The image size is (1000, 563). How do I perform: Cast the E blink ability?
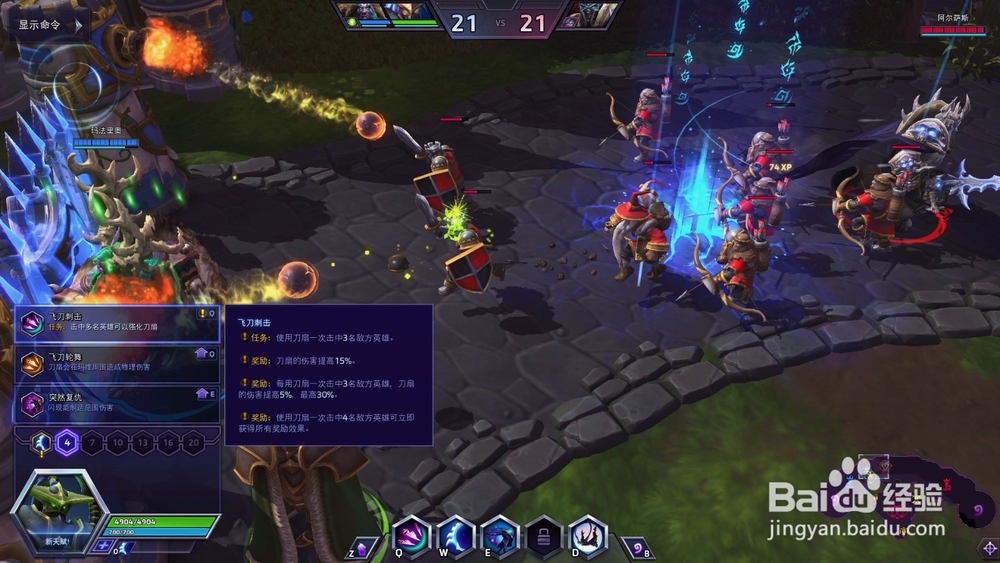500,536
